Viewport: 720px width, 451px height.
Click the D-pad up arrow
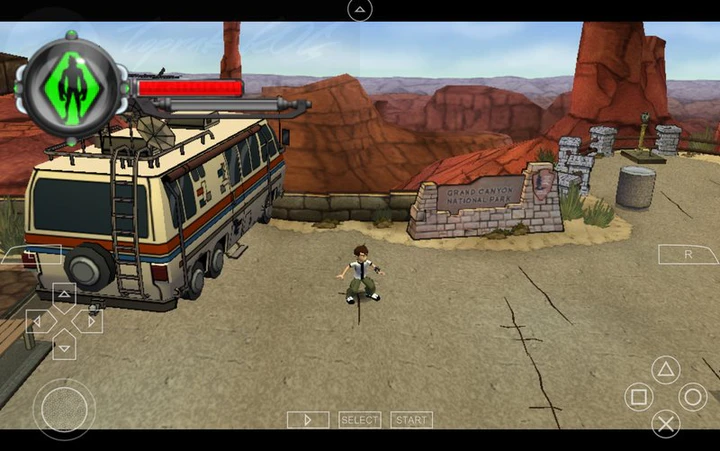(x=64, y=295)
